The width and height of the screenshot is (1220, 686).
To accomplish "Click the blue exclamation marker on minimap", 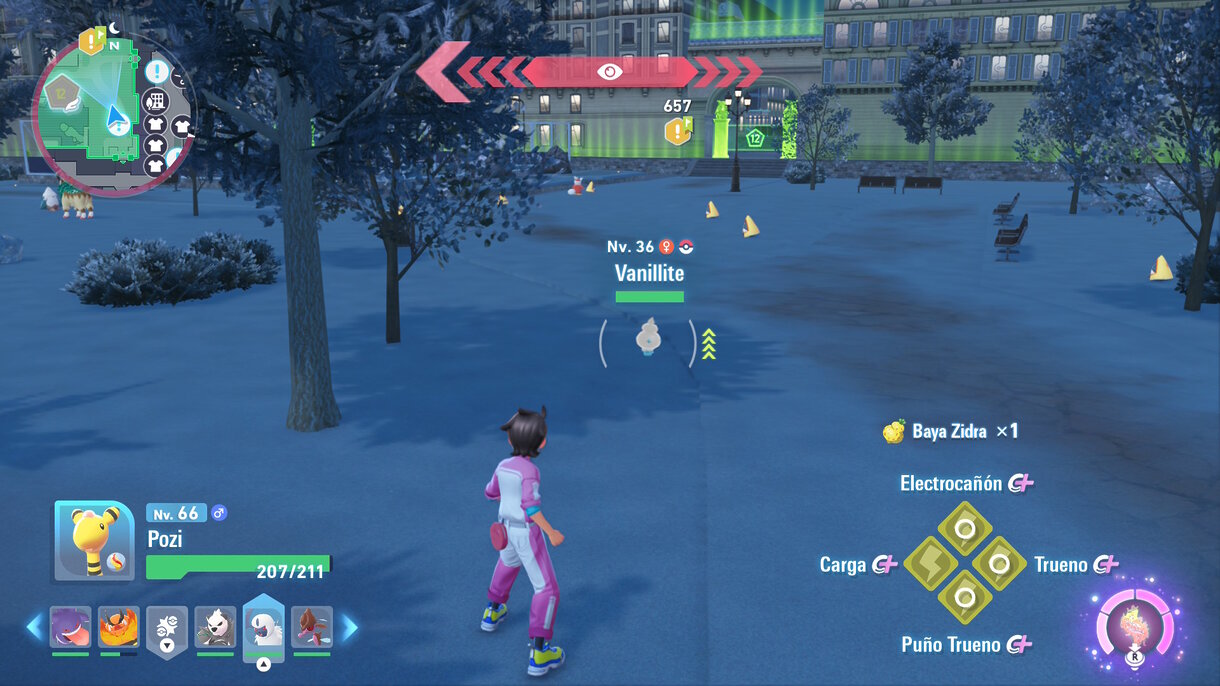I will [156, 72].
